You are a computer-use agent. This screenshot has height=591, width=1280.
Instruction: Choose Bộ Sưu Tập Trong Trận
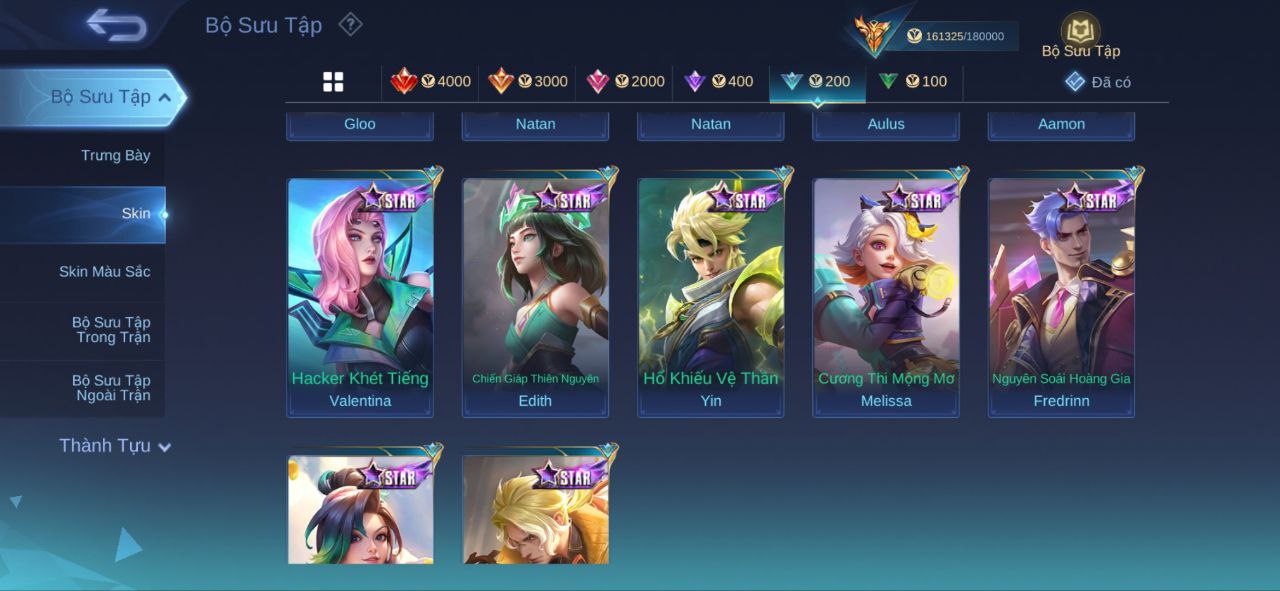coord(110,329)
